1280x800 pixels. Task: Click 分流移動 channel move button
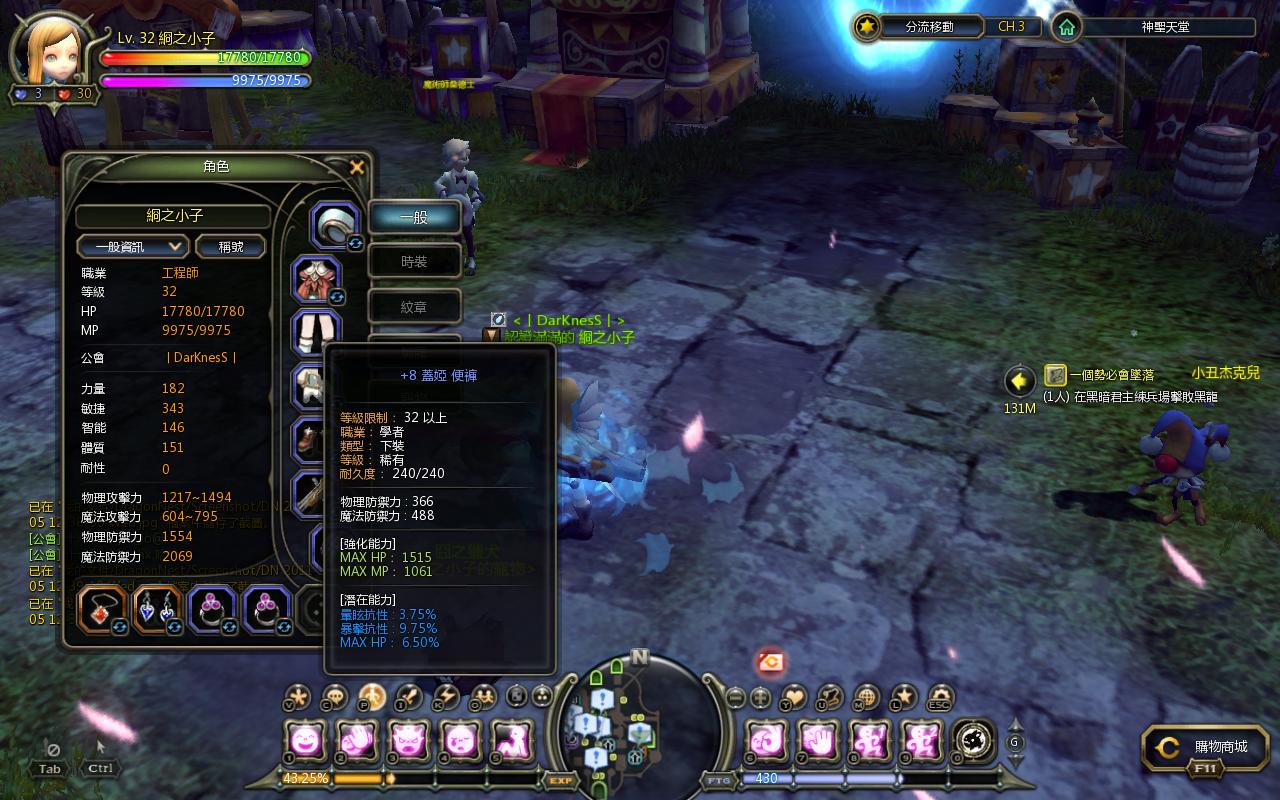coord(916,27)
